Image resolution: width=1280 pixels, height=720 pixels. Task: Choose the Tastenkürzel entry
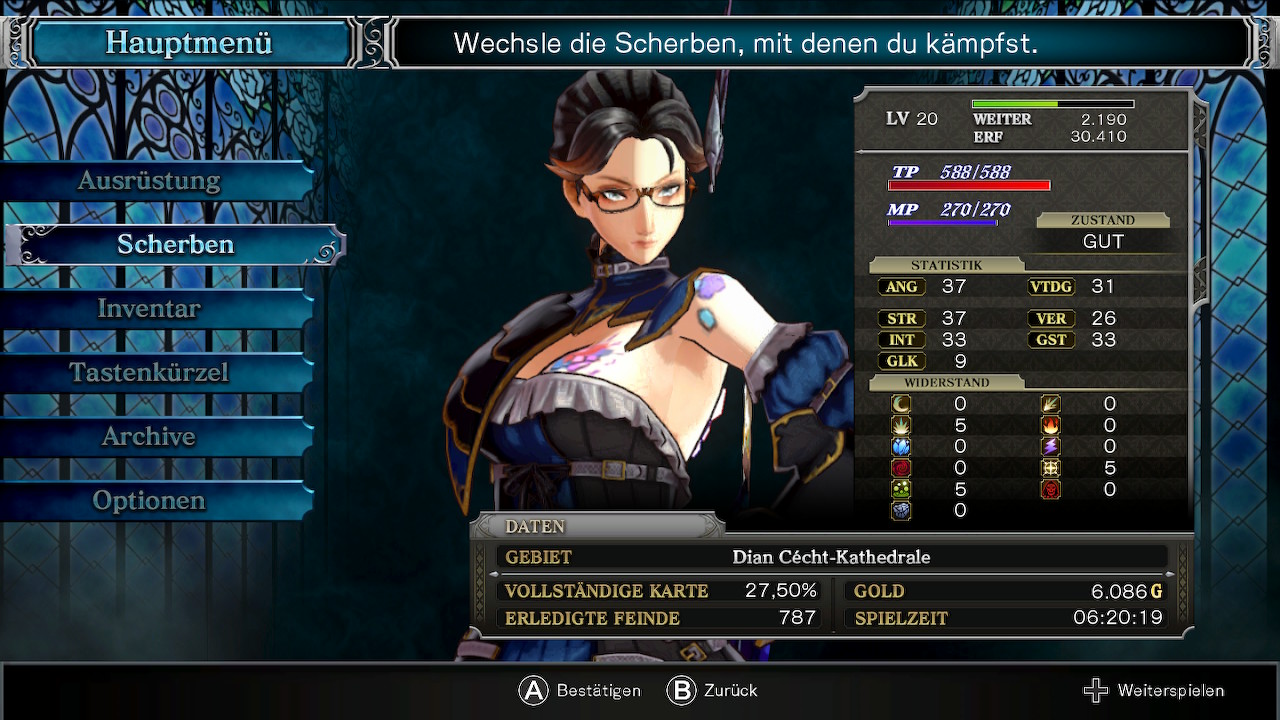(150, 373)
